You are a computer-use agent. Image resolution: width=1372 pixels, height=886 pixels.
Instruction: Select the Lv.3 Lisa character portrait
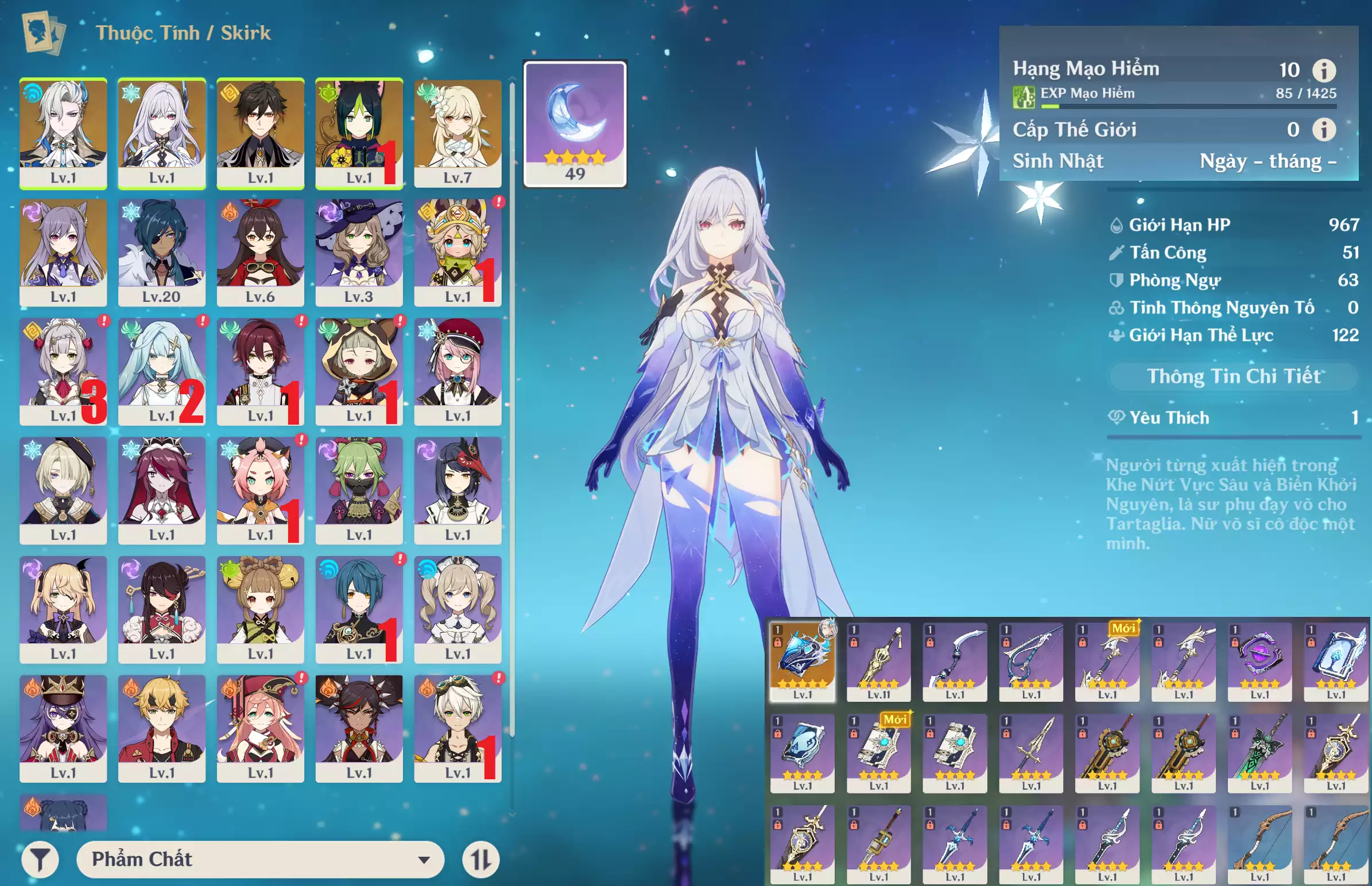click(359, 251)
